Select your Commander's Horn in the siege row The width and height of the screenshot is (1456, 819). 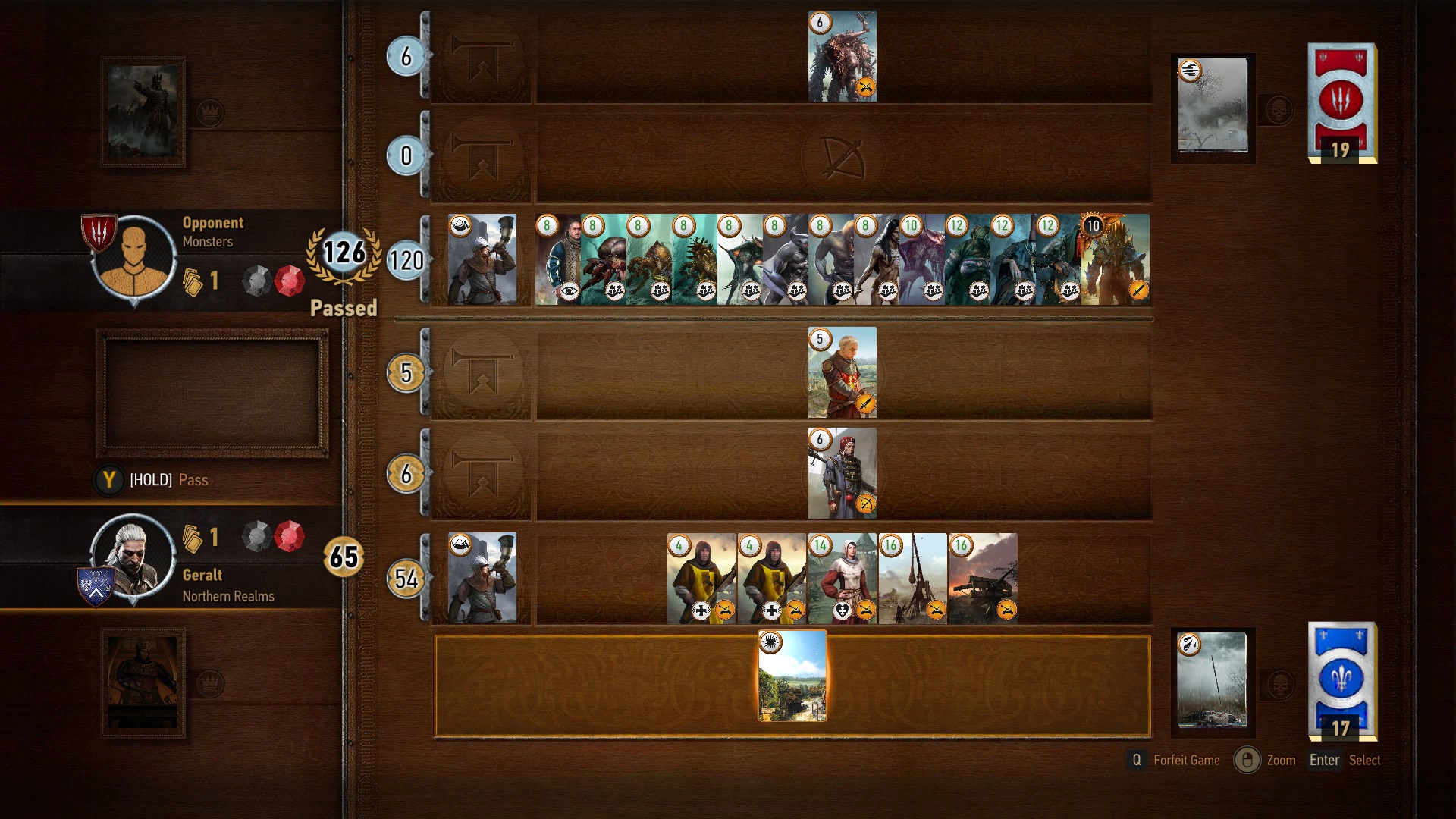point(482,579)
